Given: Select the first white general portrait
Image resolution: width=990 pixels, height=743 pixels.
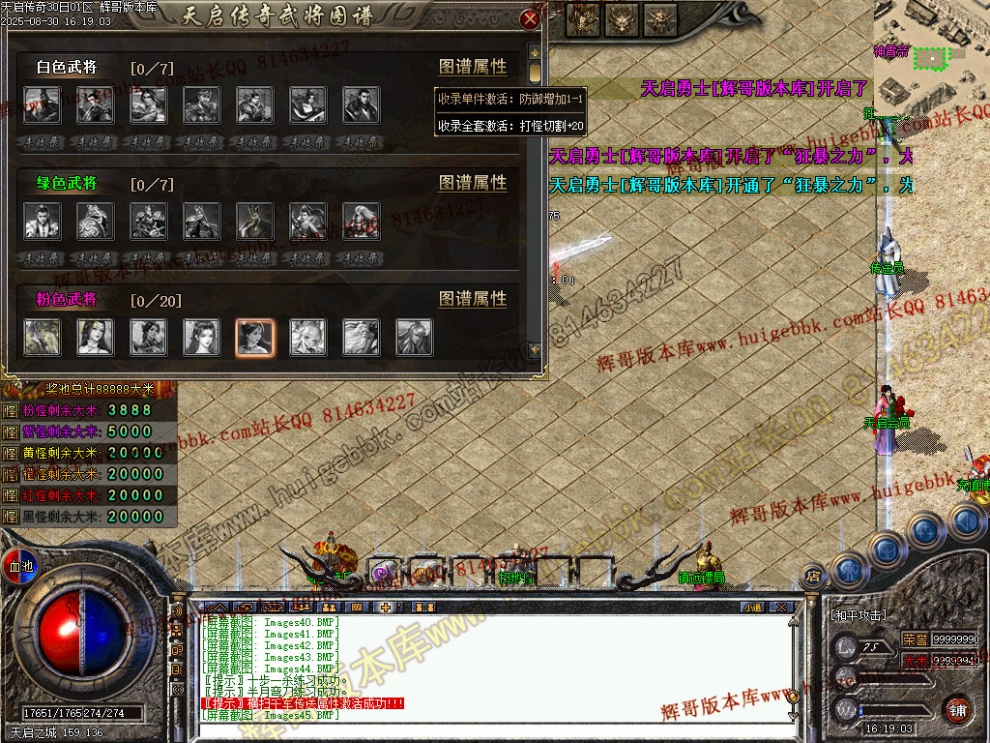Looking at the screenshot, I should click(42, 105).
